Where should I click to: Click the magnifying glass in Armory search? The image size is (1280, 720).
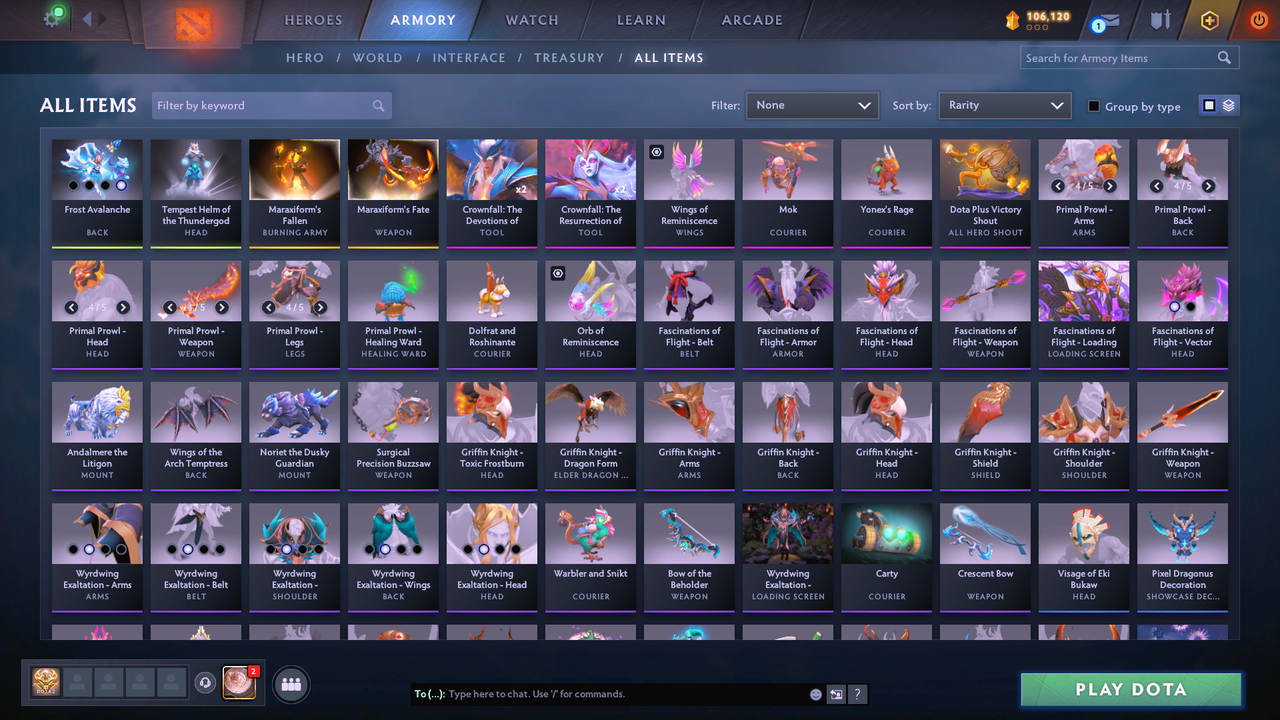[1224, 57]
